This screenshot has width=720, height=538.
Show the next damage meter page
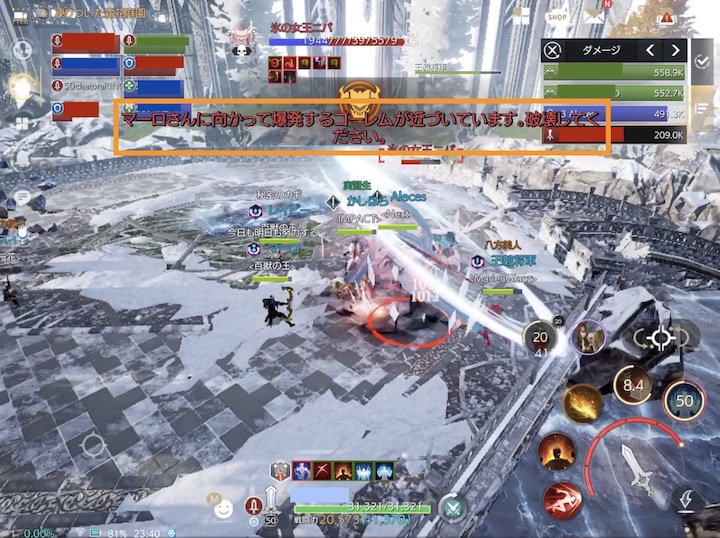[676, 50]
